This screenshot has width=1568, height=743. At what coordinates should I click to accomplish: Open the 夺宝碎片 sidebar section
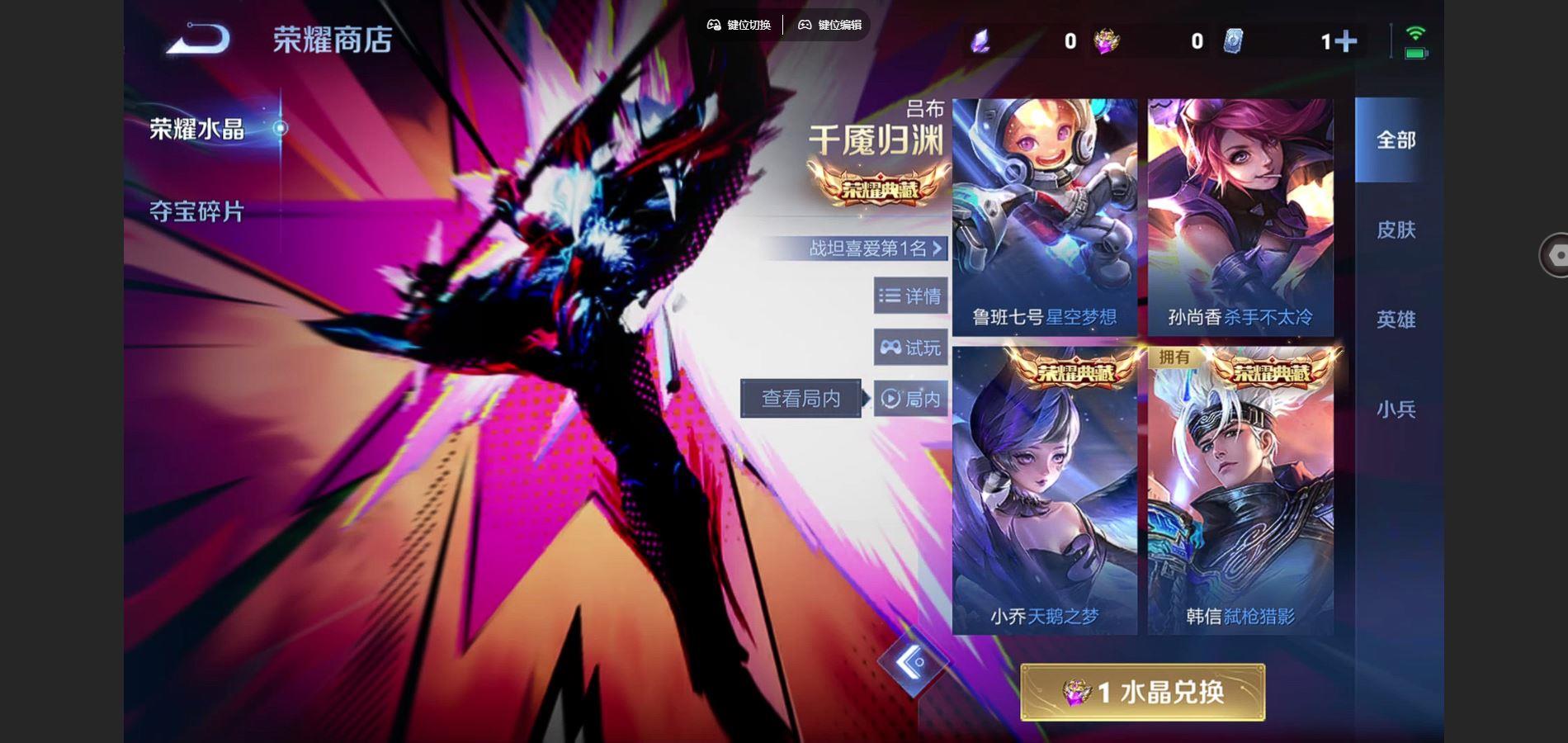[x=196, y=212]
